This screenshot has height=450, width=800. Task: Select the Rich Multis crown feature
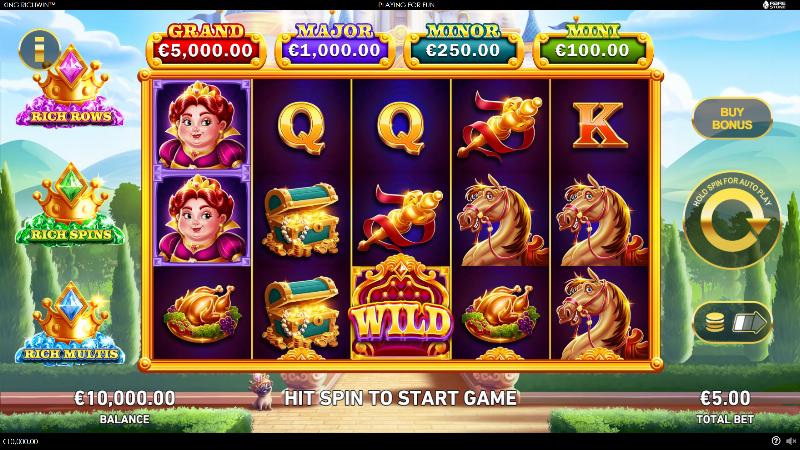pos(68,326)
